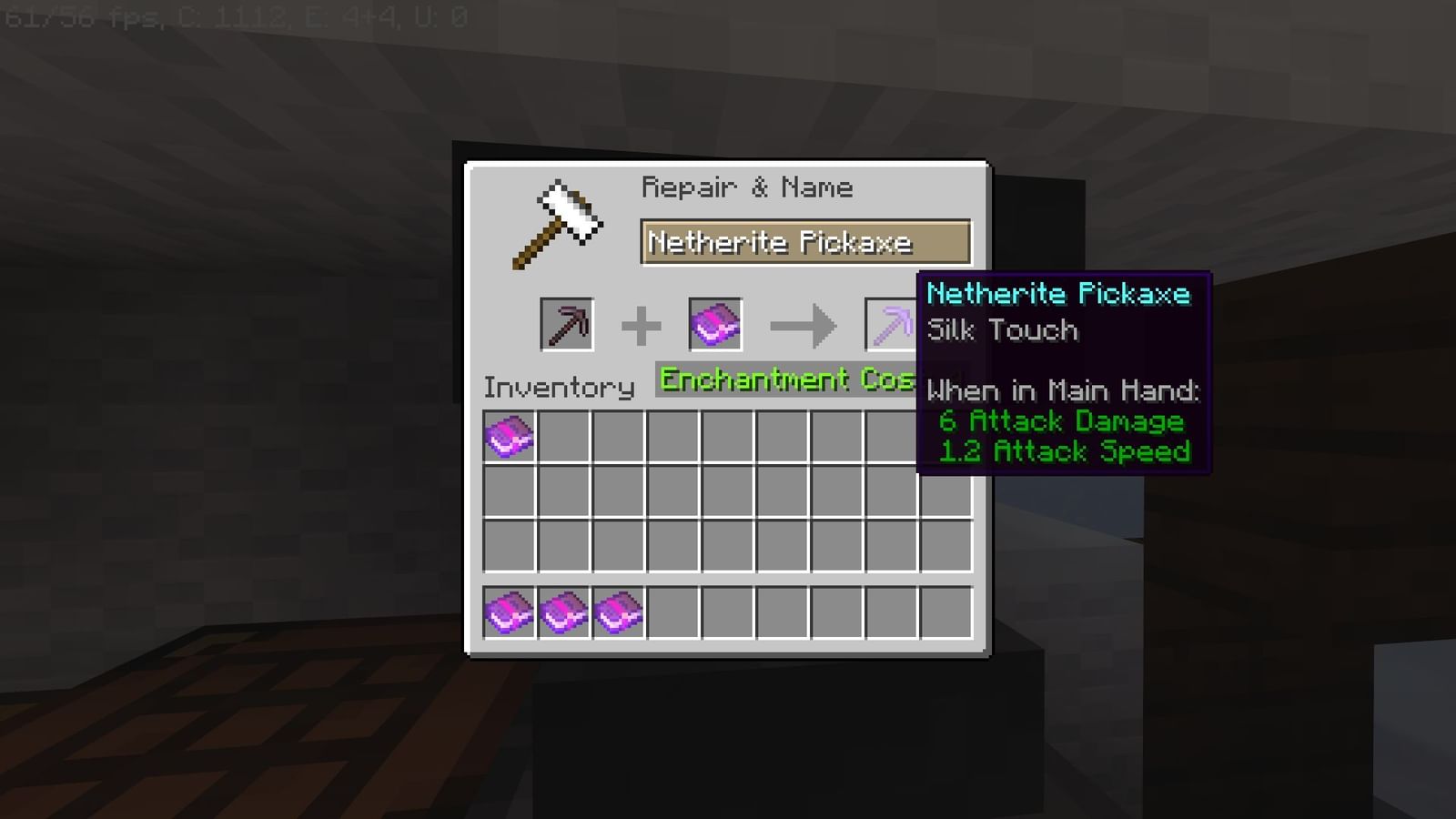This screenshot has width=1456, height=819.
Task: Click the 1.2 Attack Speed stat line
Action: point(1065,451)
